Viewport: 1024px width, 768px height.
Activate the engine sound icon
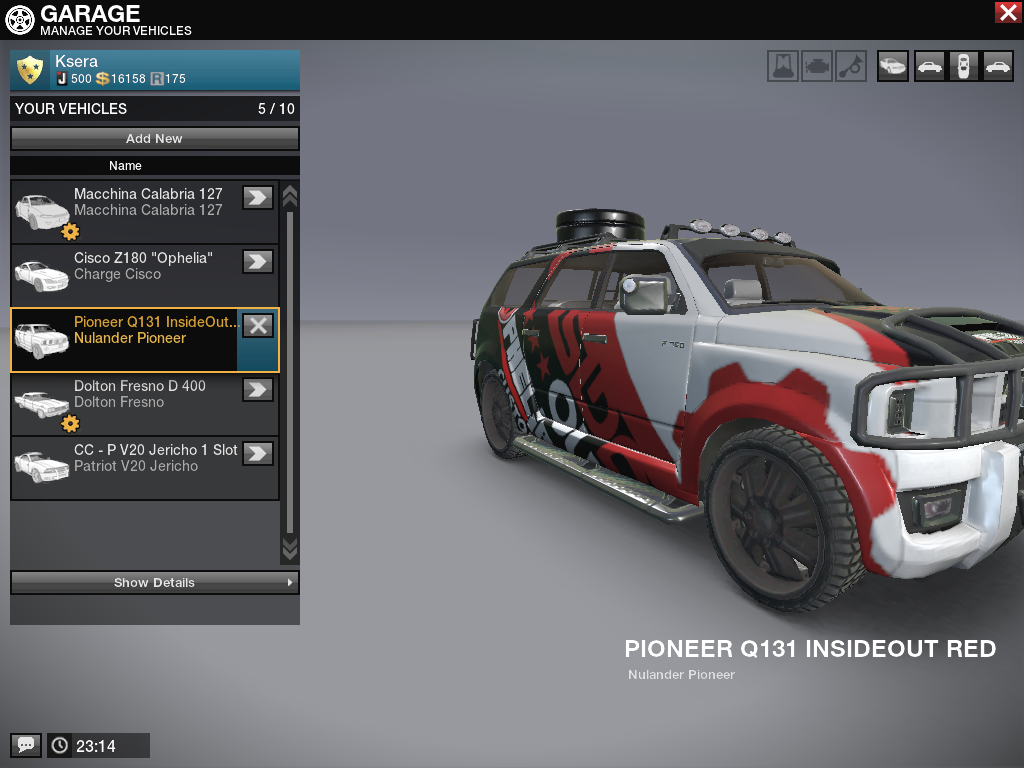click(817, 66)
